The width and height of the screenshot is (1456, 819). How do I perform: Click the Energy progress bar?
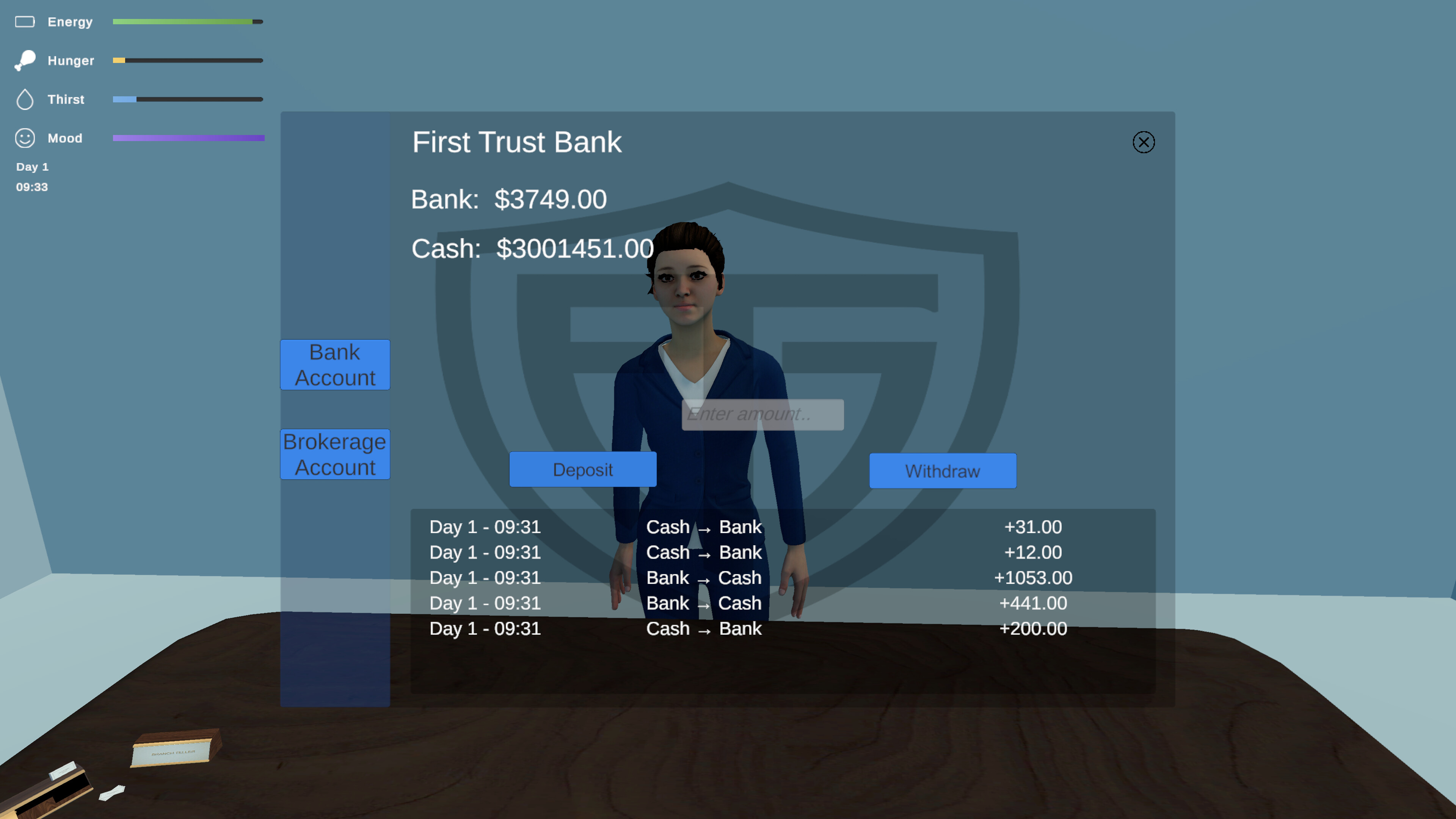click(x=188, y=22)
